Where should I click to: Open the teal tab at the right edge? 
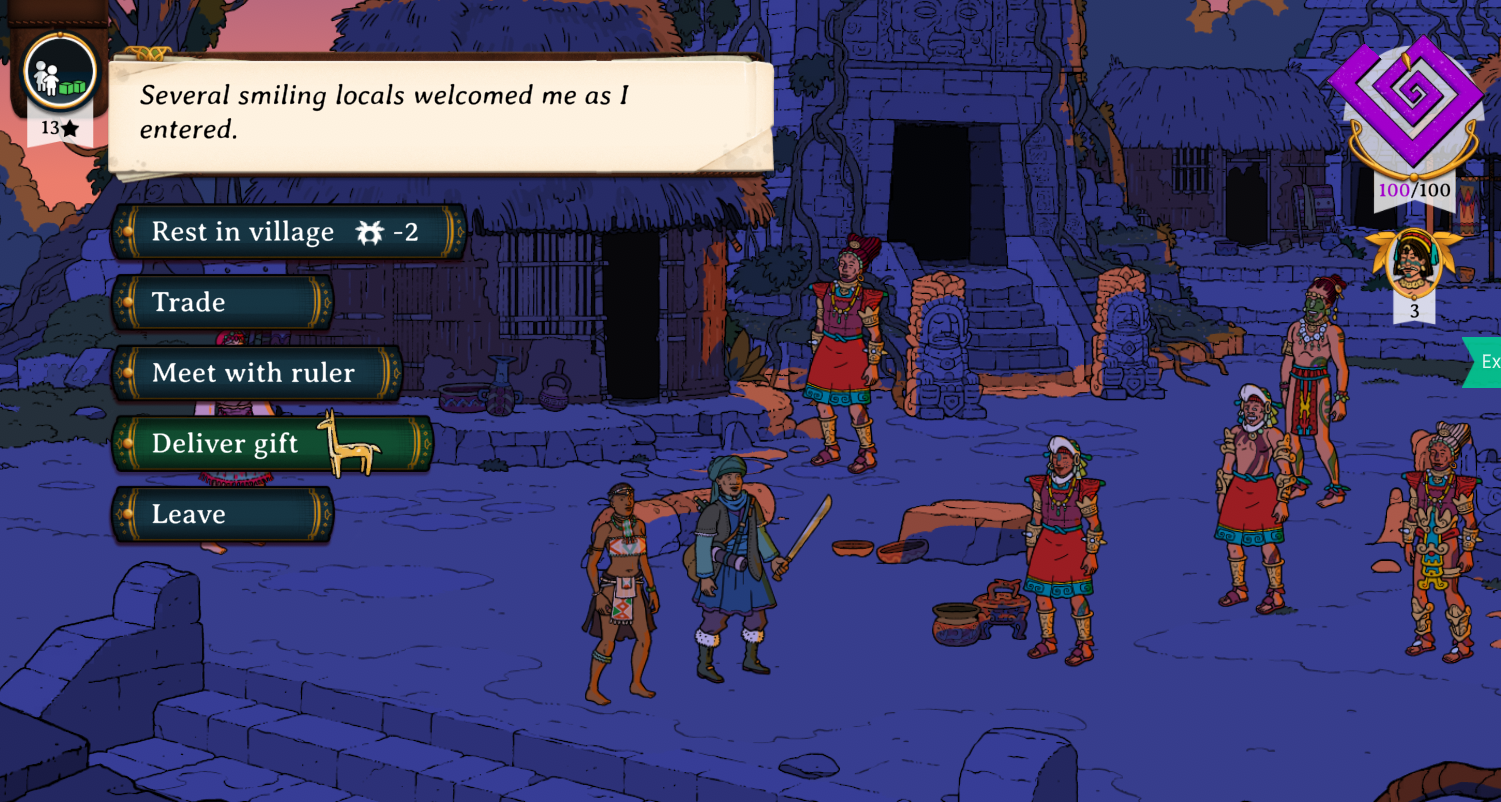coord(1484,362)
